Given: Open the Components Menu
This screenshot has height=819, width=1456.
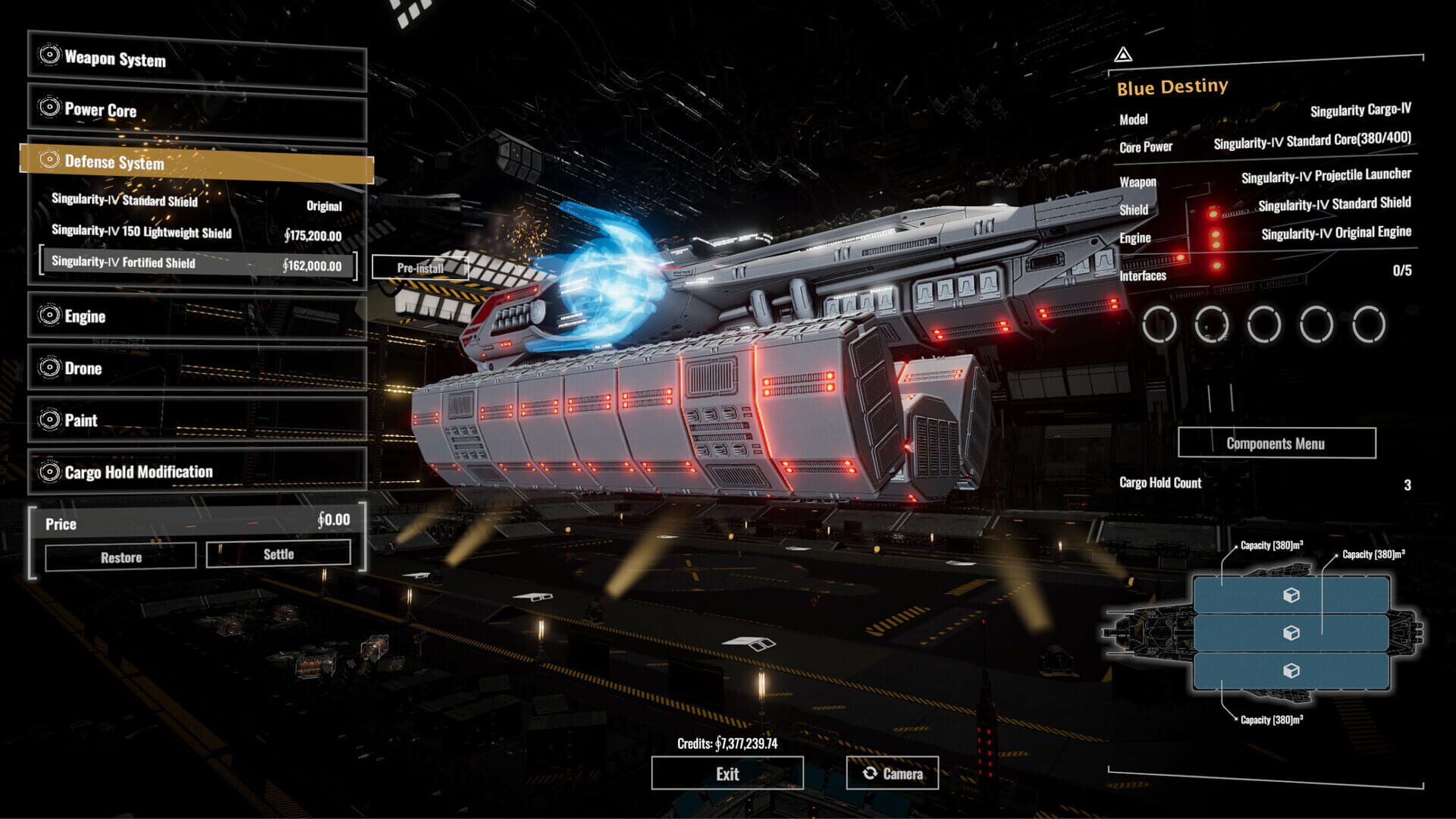Looking at the screenshot, I should [x=1276, y=444].
